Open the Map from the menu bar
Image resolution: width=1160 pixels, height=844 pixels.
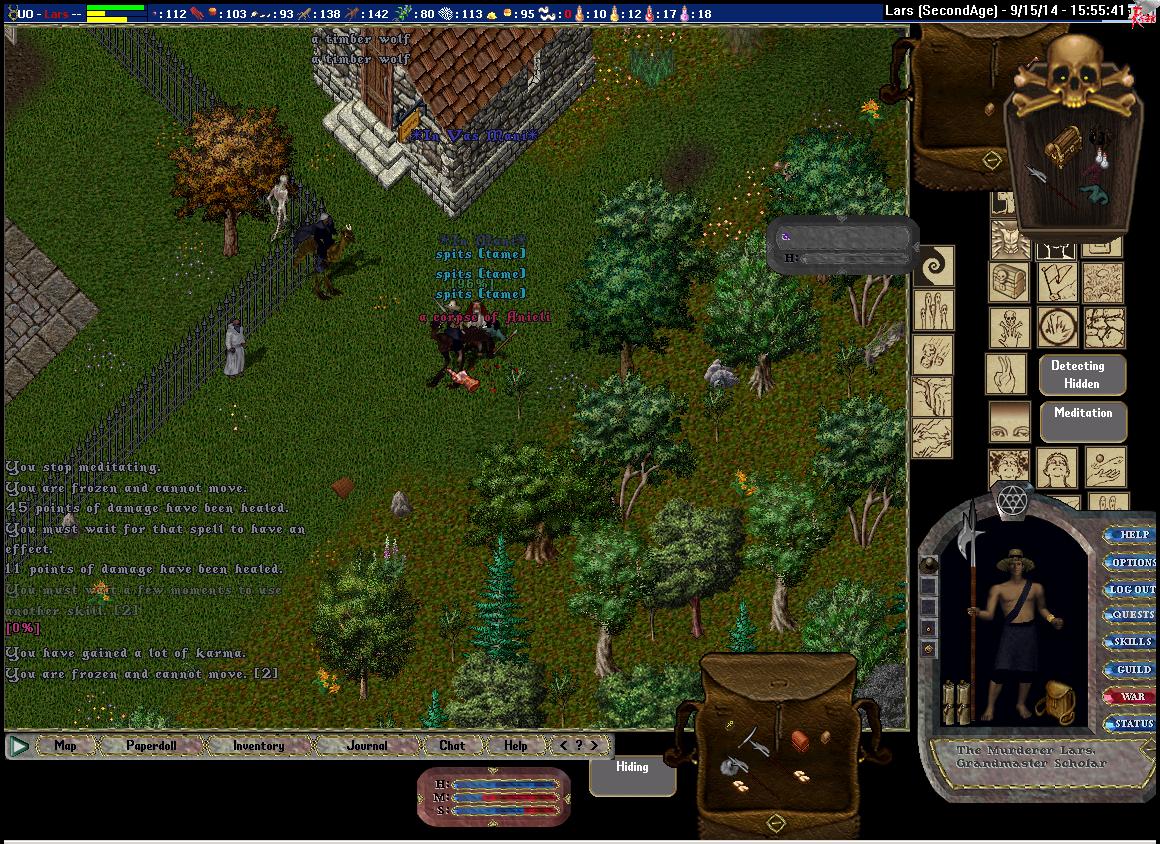pos(65,746)
